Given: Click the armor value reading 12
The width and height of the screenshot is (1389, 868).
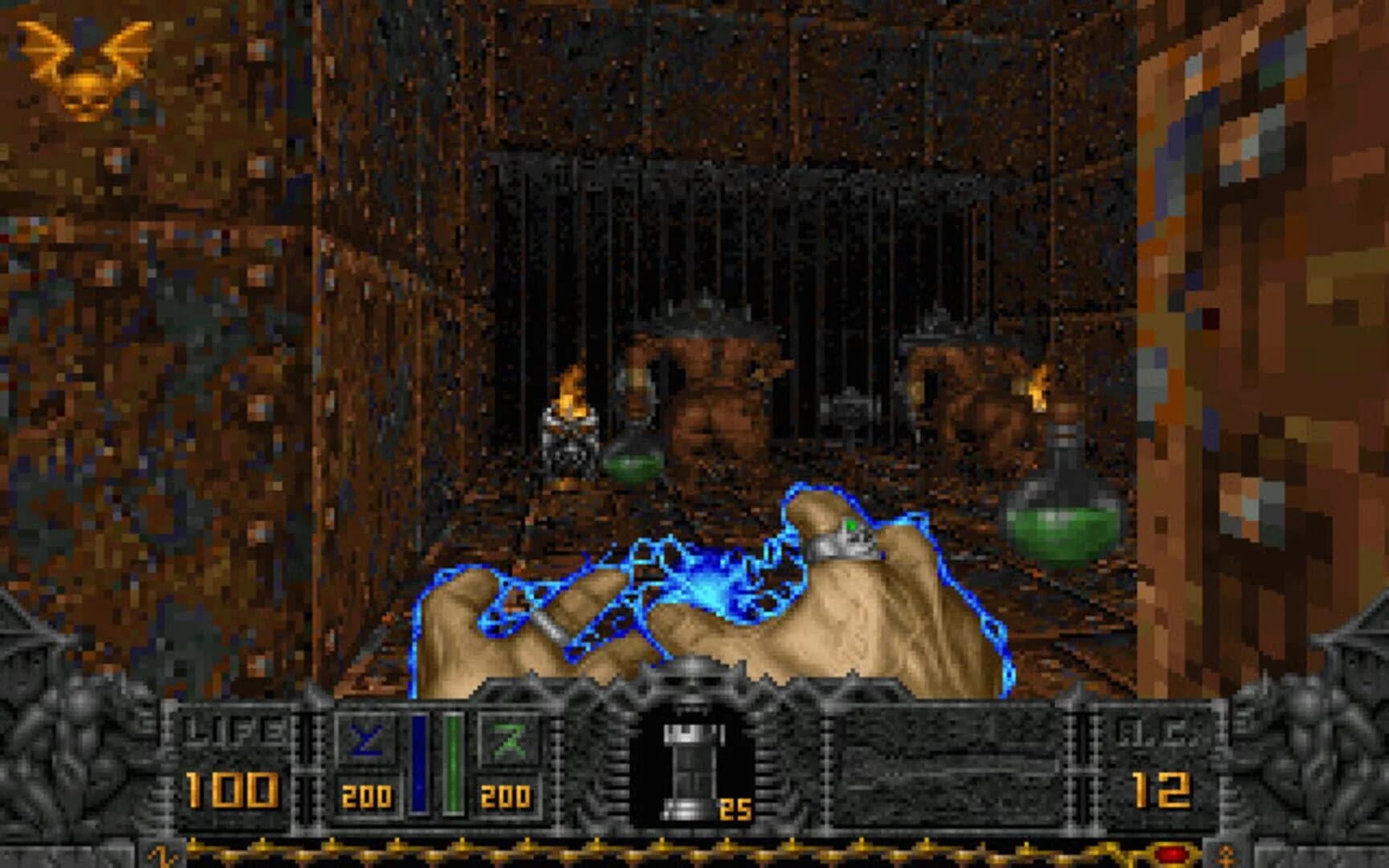Looking at the screenshot, I should pos(1162,792).
